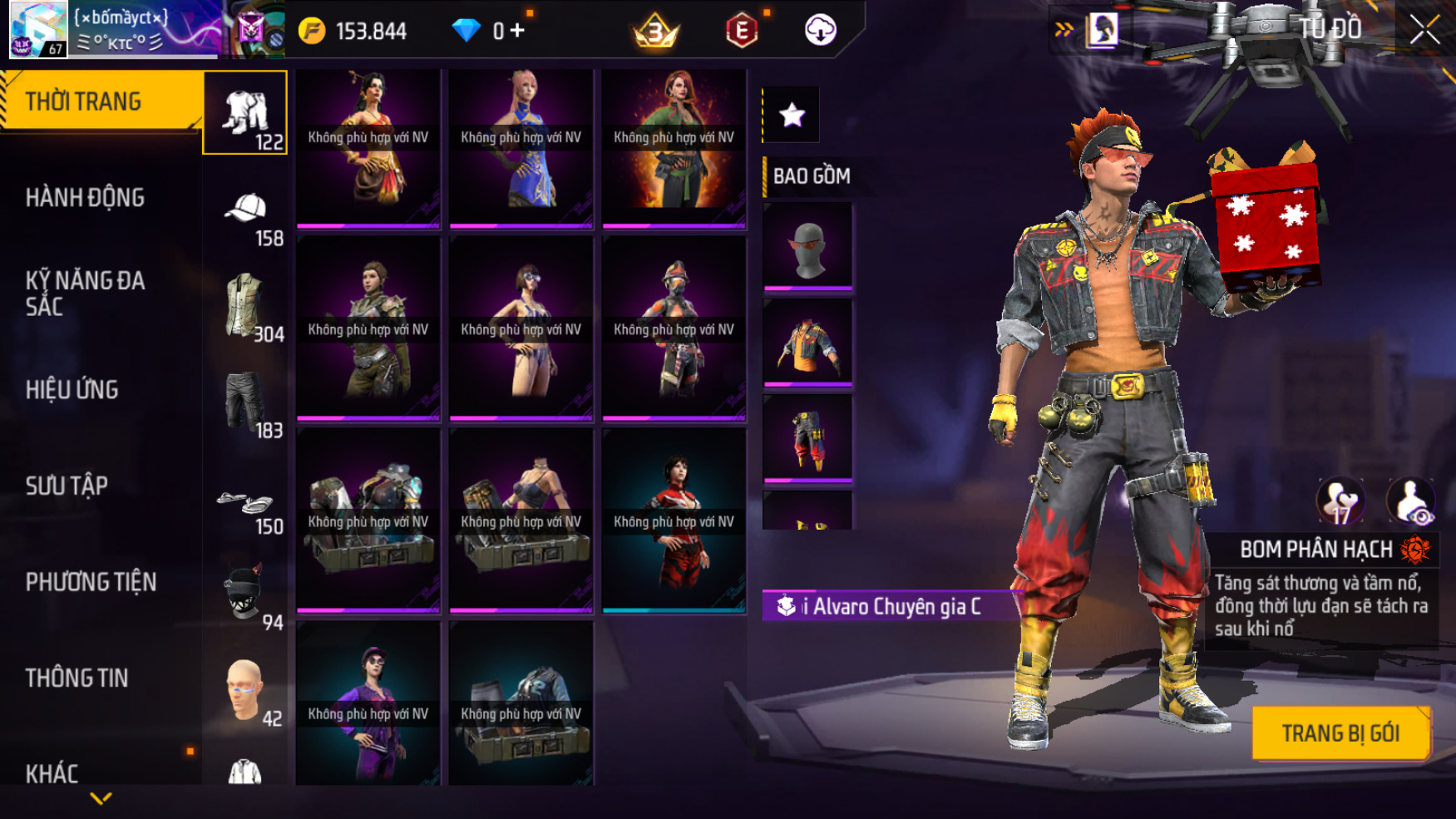Add diamonds with the plus button

click(517, 31)
